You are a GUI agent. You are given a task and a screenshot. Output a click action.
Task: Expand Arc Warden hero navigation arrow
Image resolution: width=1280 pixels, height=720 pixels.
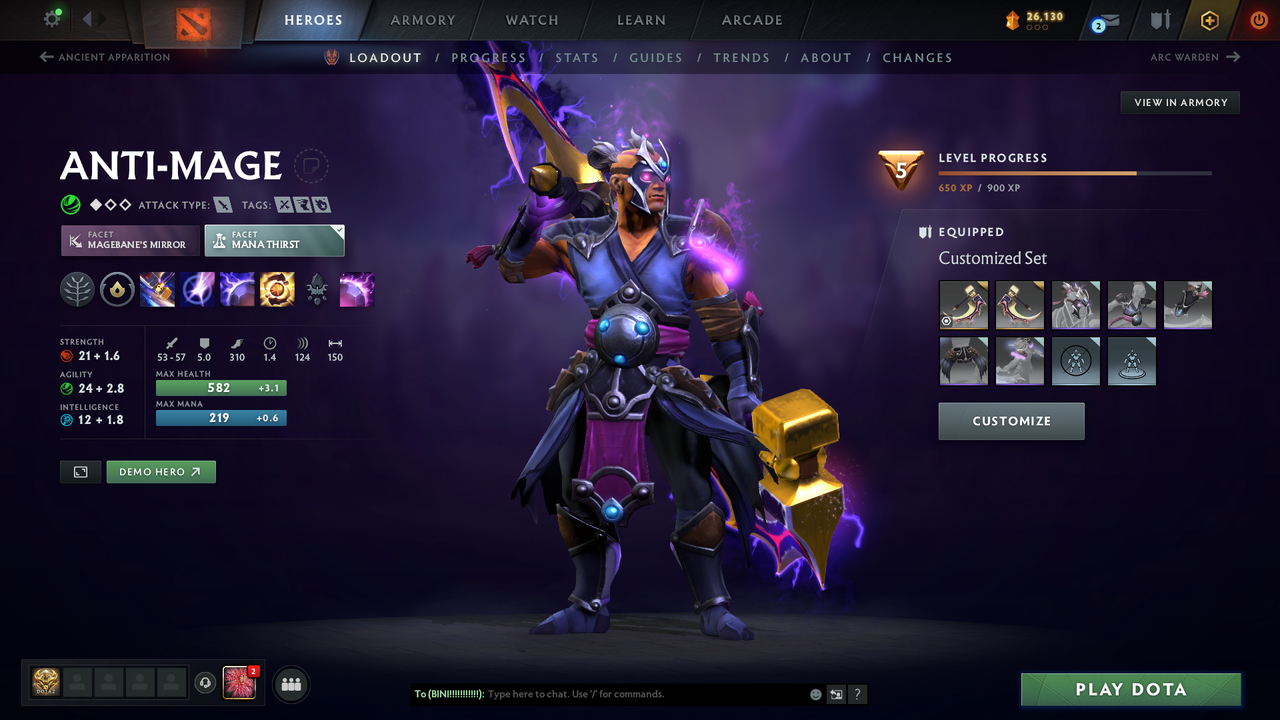tap(1232, 57)
